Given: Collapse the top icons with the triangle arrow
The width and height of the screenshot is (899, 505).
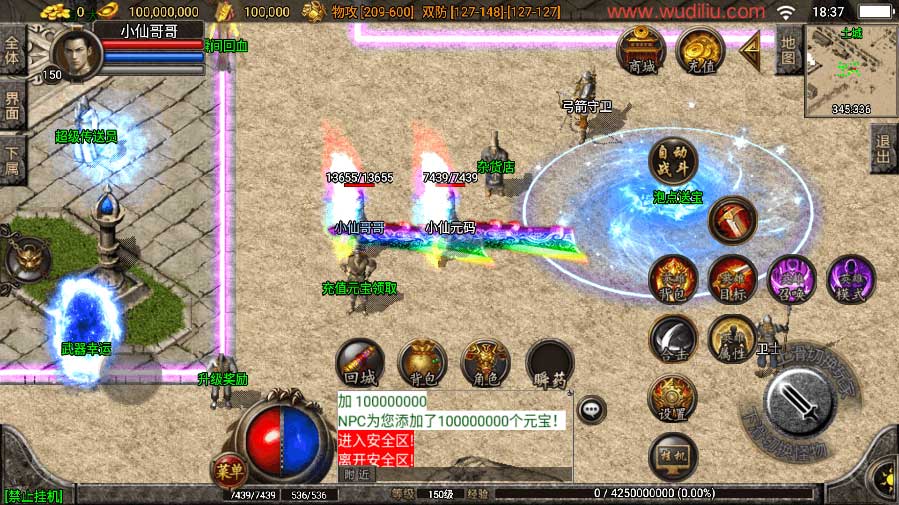Looking at the screenshot, I should (x=750, y=47).
